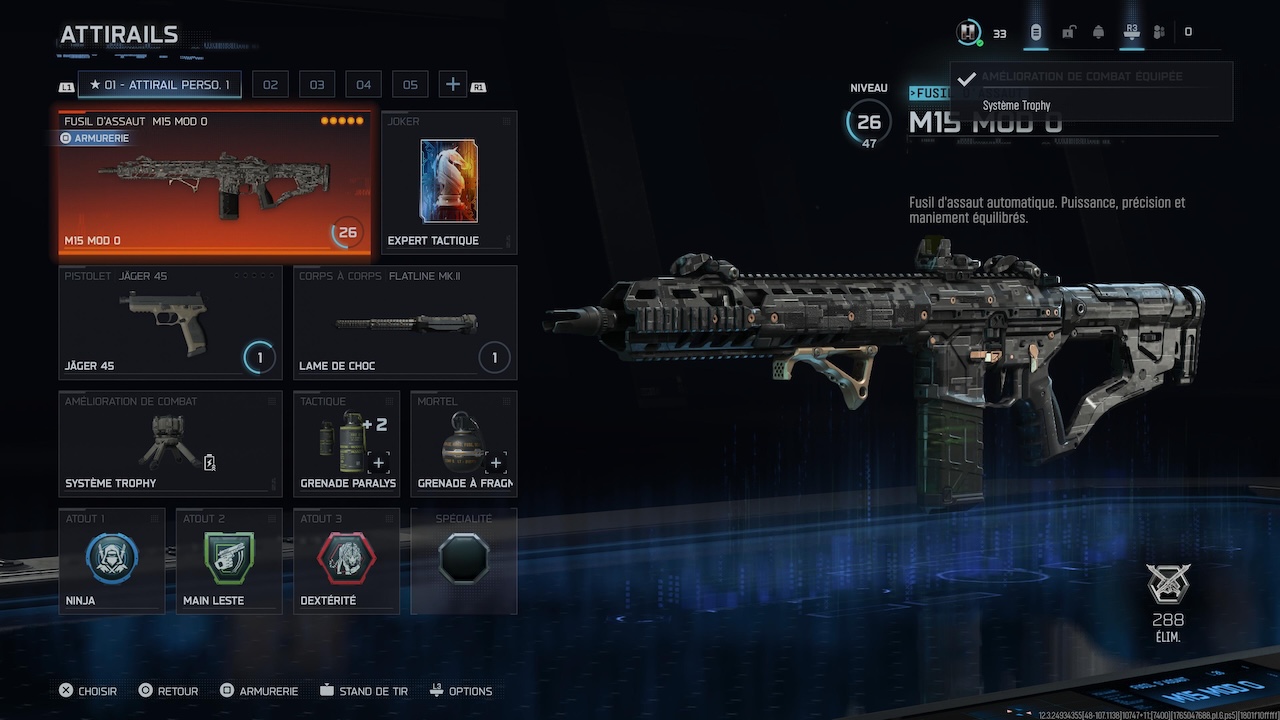Image resolution: width=1280 pixels, height=720 pixels.
Task: Open the Armurerie option in footer
Action: pyautogui.click(x=259, y=691)
